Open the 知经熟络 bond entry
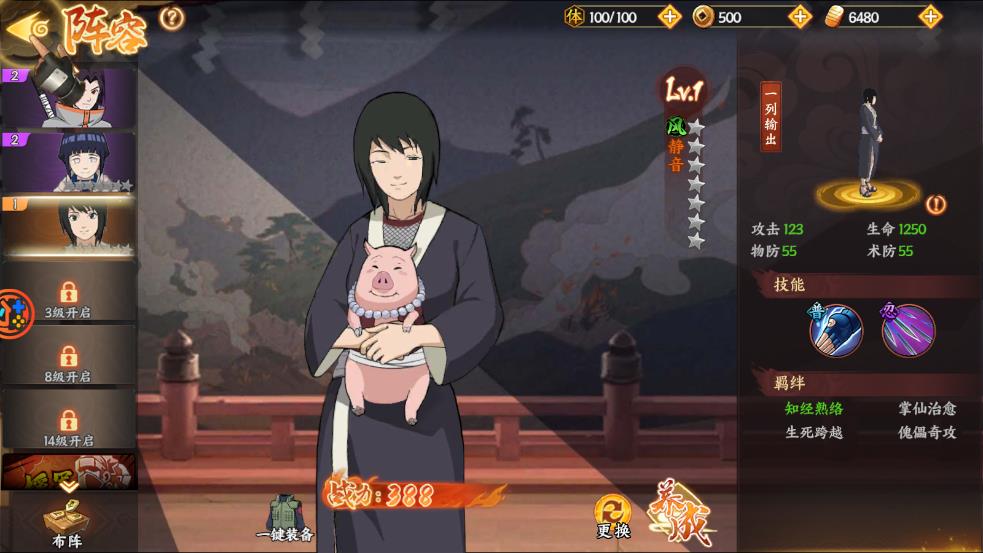The width and height of the screenshot is (983, 553). [815, 408]
